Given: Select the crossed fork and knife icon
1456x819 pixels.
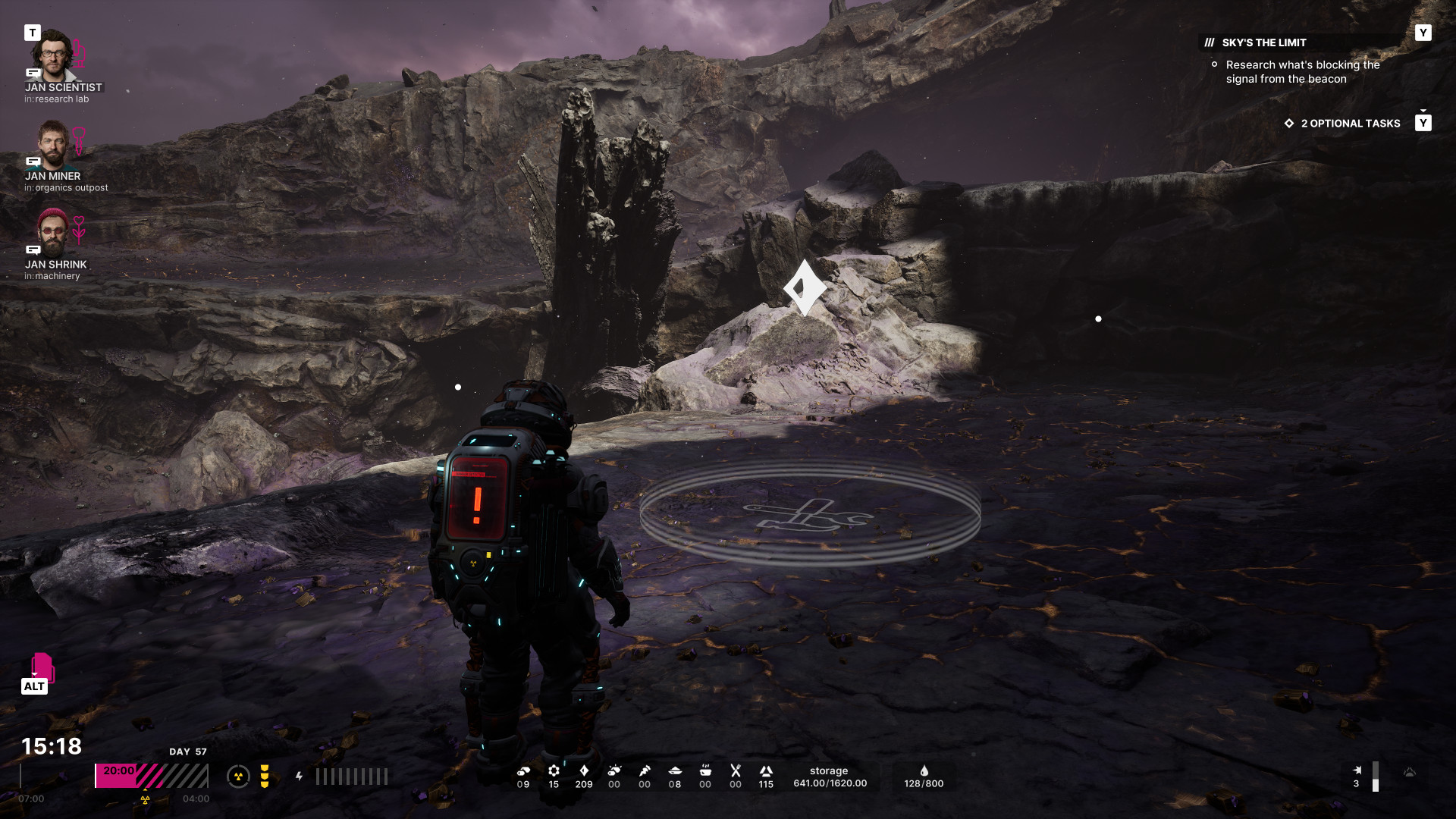Looking at the screenshot, I should coord(736,770).
